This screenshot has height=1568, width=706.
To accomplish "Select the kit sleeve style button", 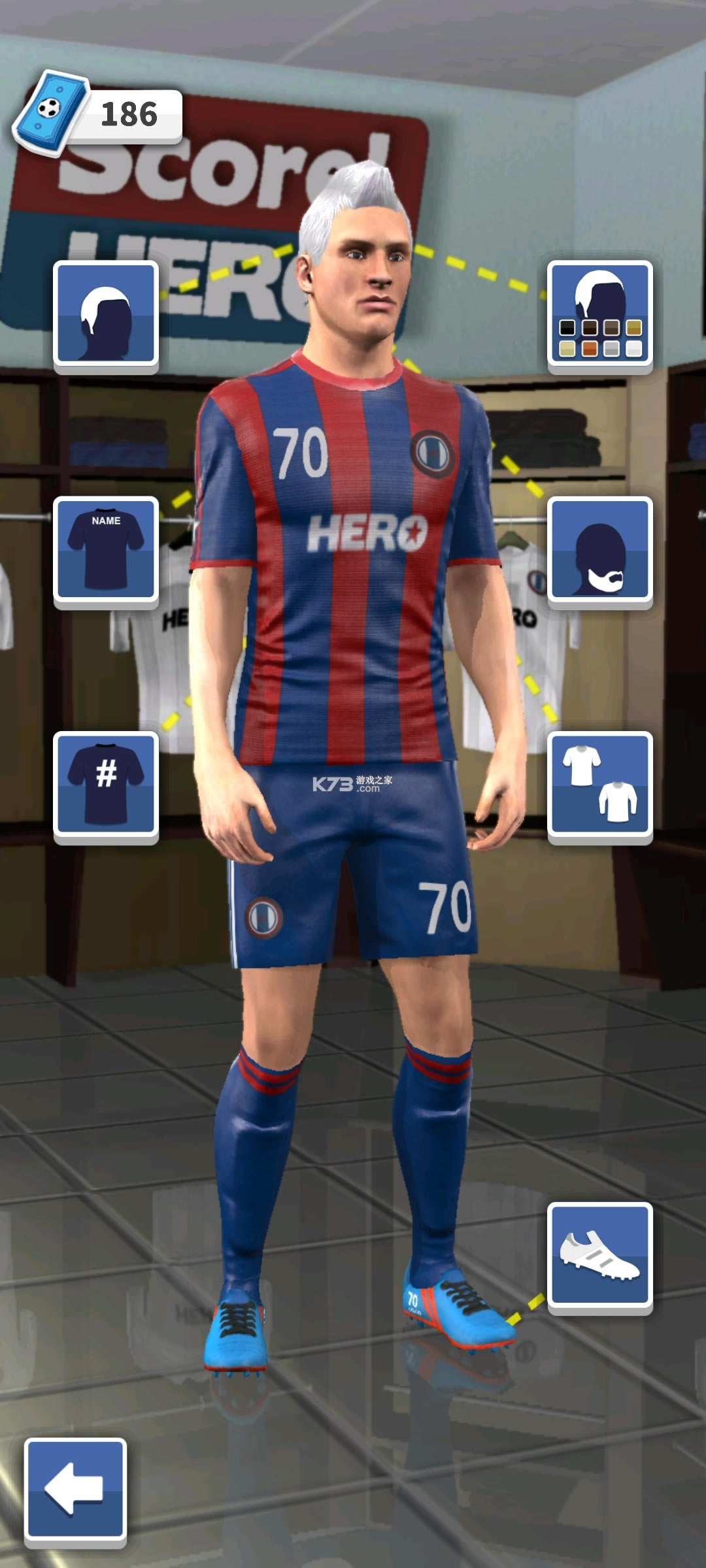I will pos(599,783).
